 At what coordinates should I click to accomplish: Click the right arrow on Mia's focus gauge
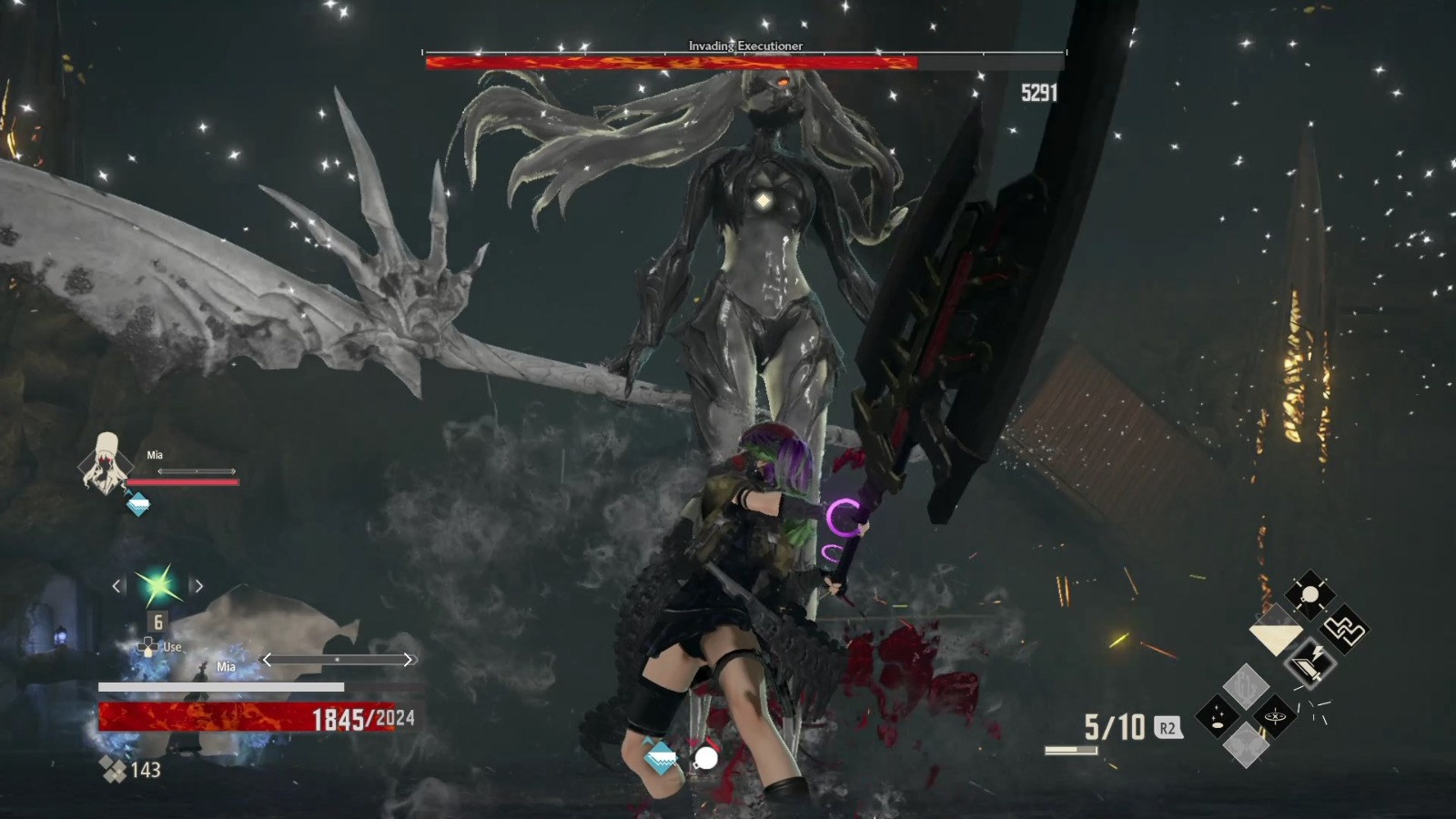click(409, 660)
